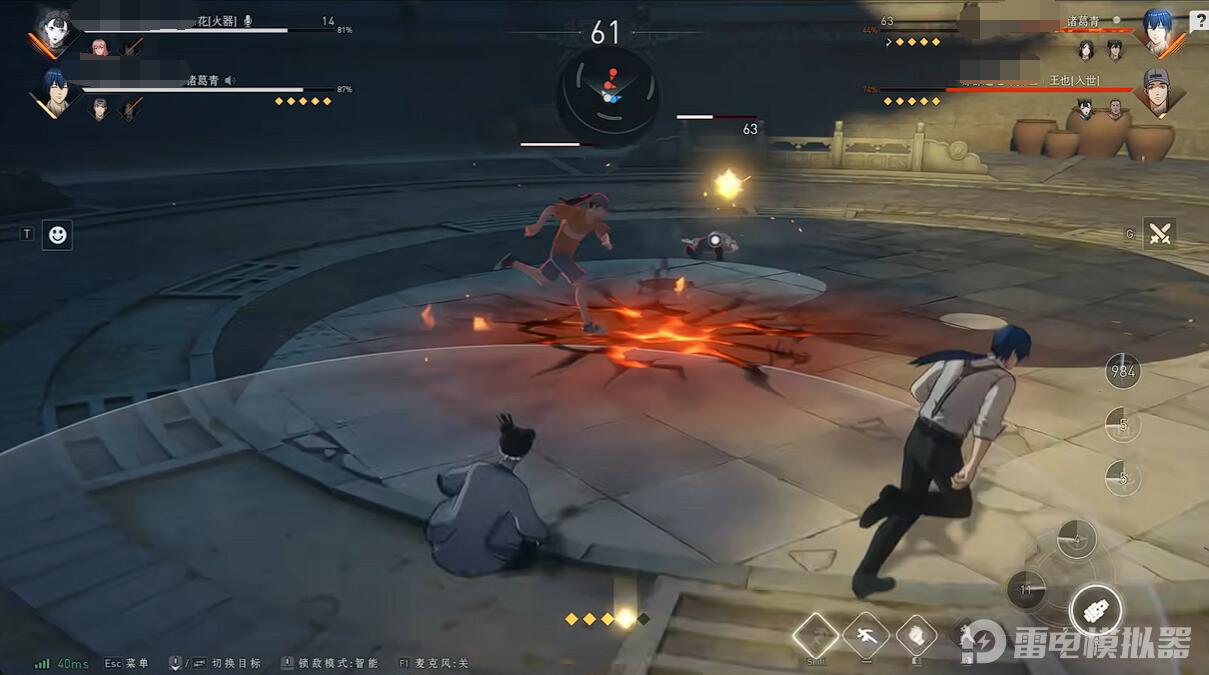Toggle the microphone icon beside 火器

(x=248, y=20)
